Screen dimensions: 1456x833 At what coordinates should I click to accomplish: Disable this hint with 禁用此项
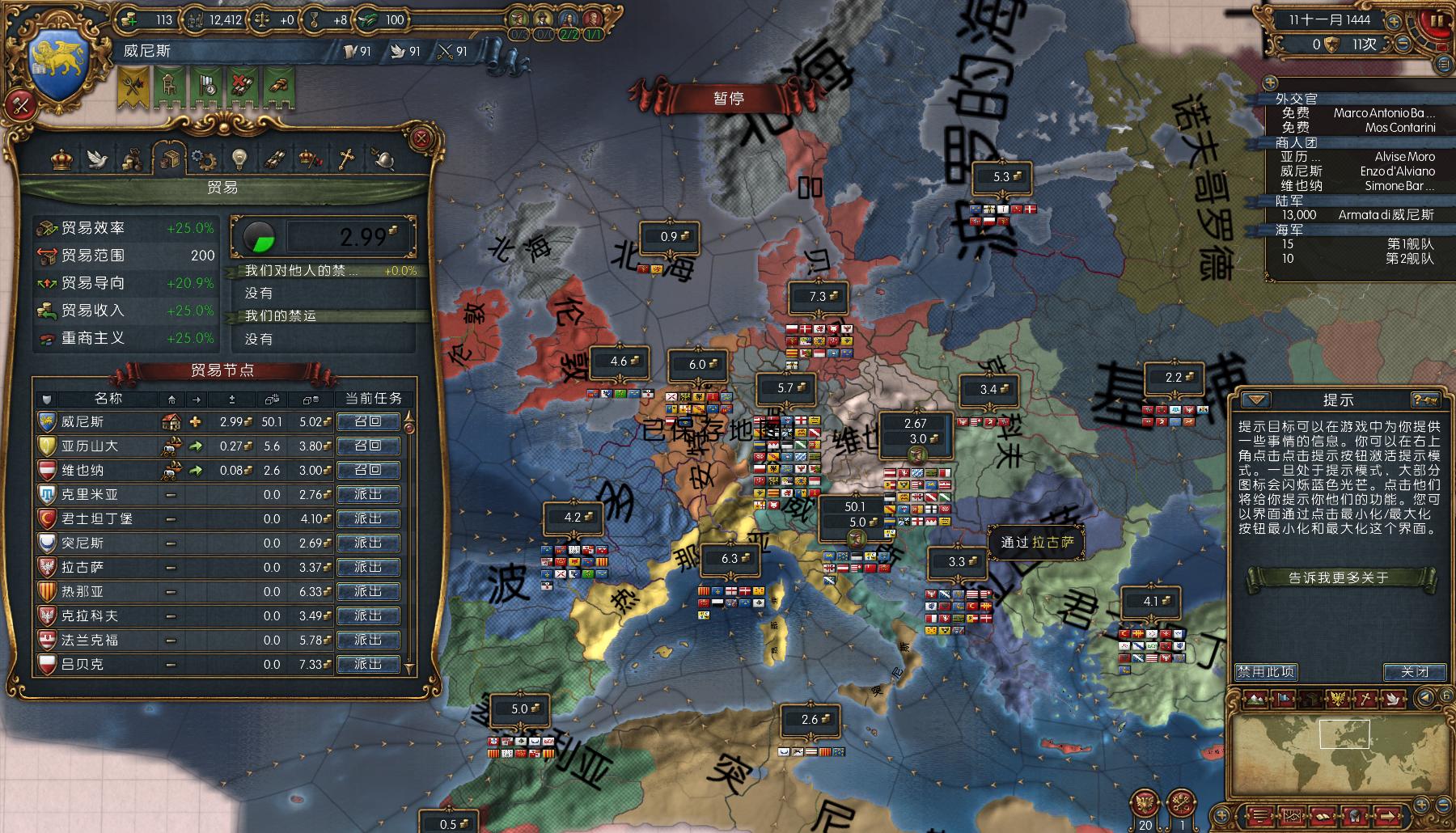[x=1265, y=671]
